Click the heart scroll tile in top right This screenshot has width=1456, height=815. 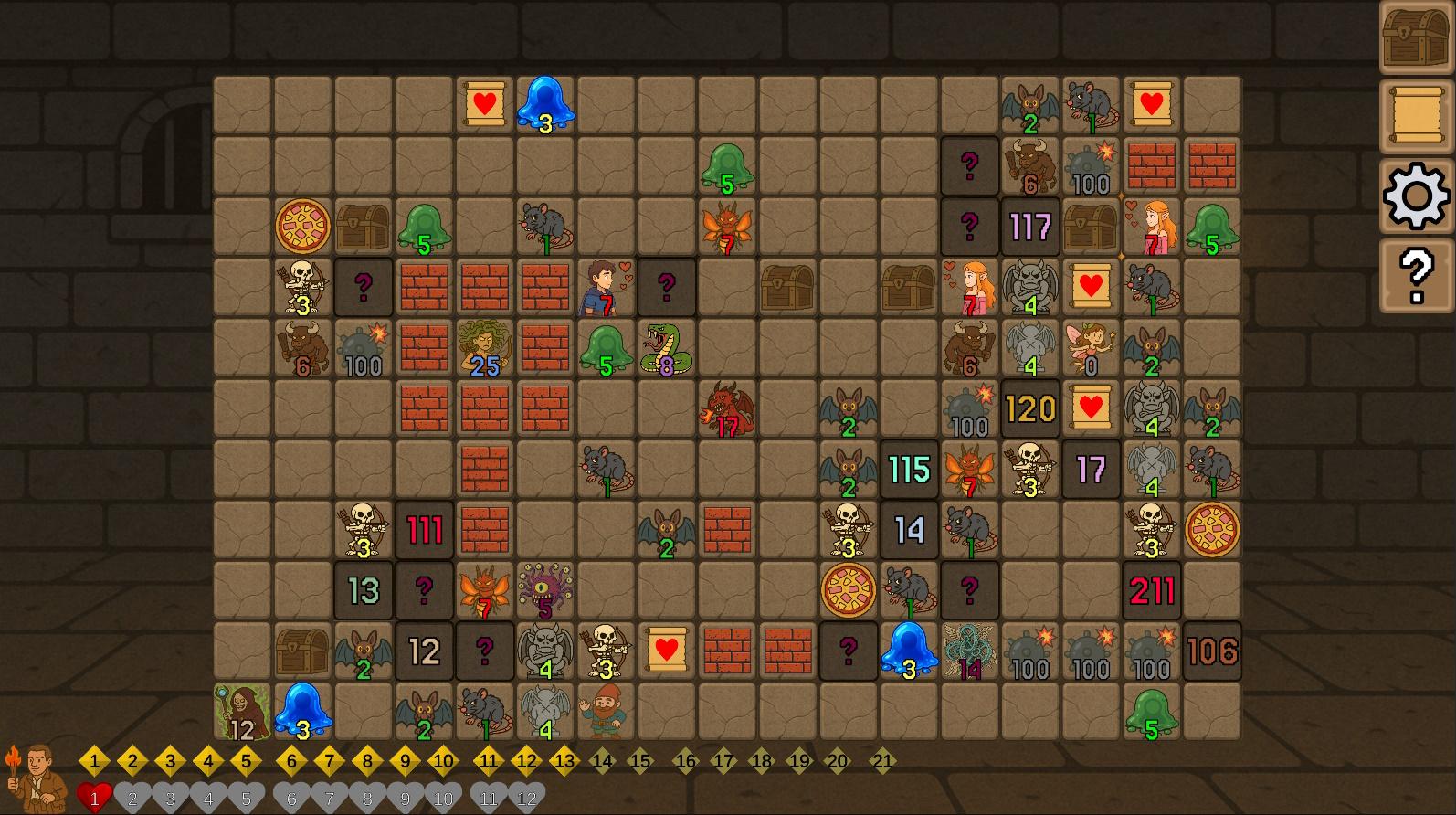tap(1150, 103)
